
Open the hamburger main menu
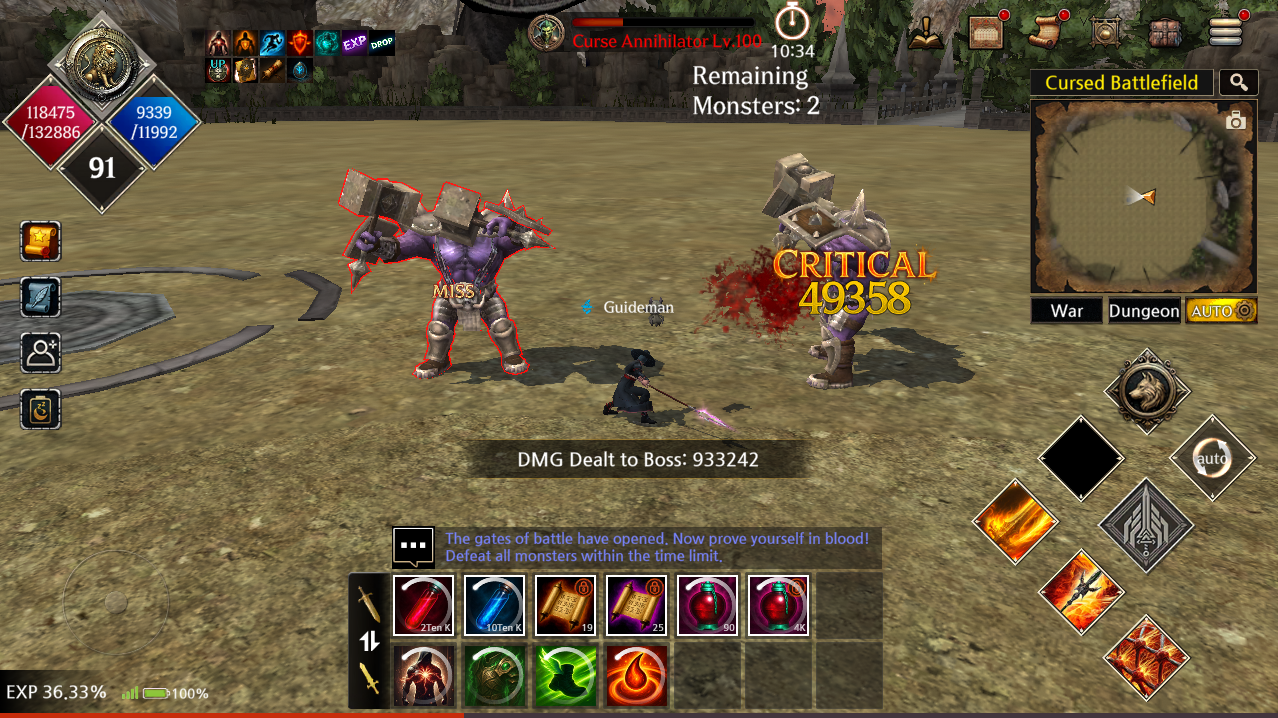click(x=1225, y=33)
